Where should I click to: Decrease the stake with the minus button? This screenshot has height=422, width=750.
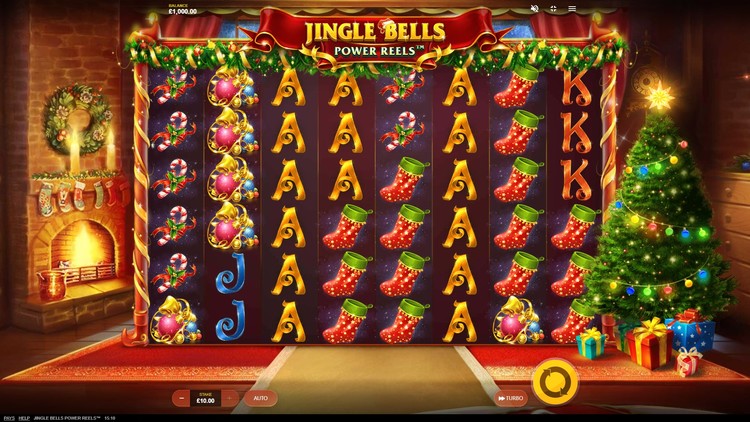[x=181, y=398]
